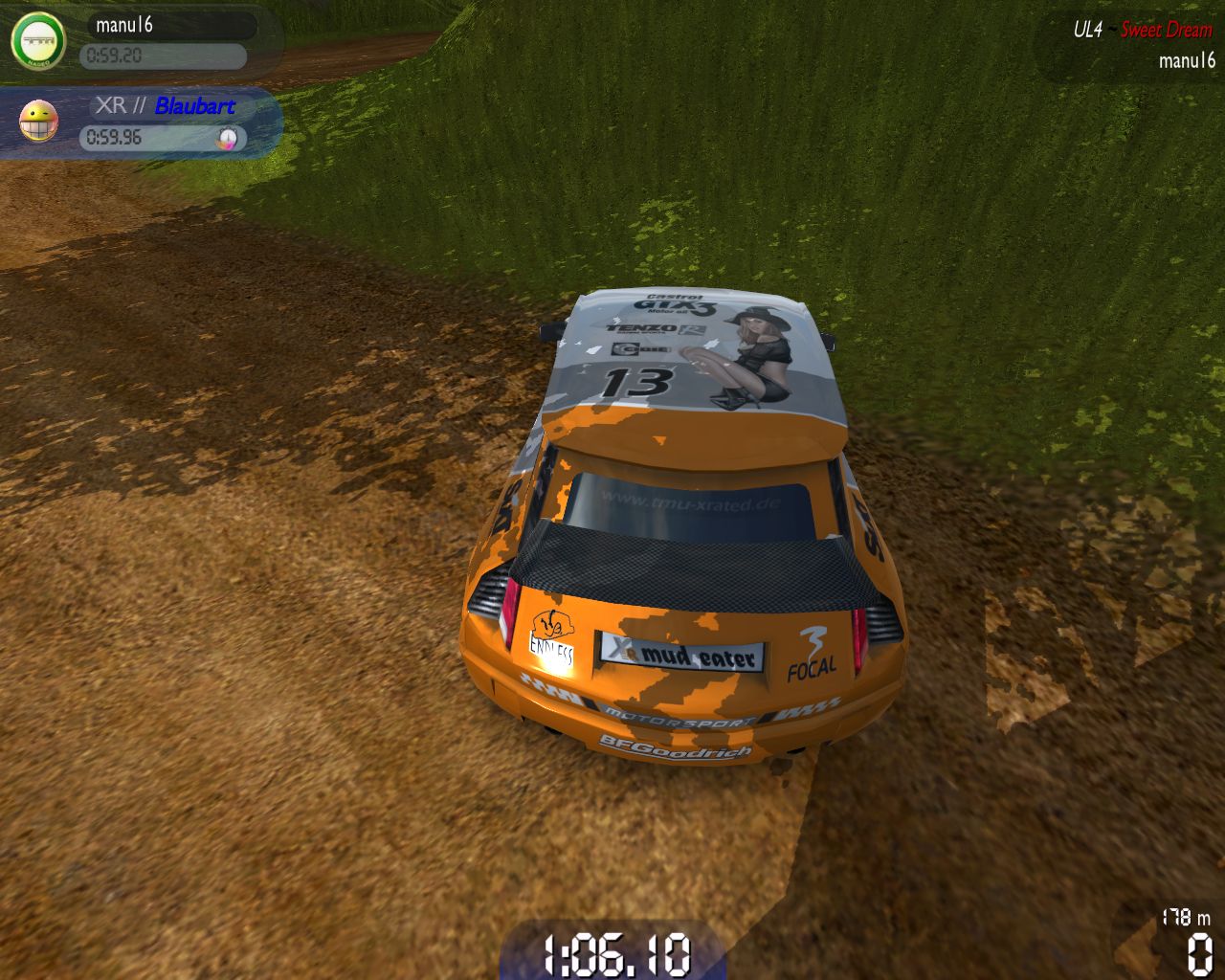Click the green Nadeo avatar icon

[38, 41]
